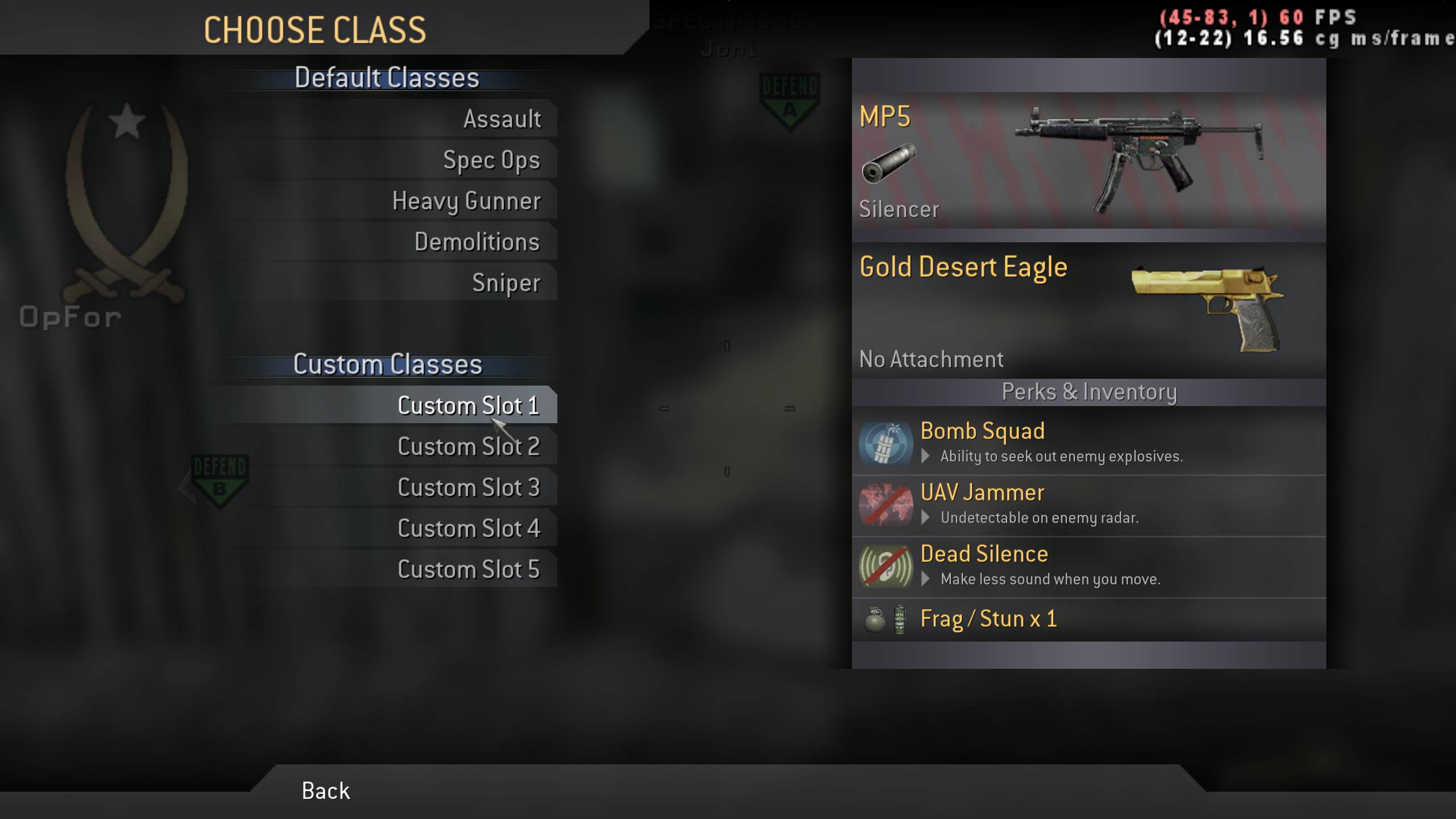Choose Custom Slot 5
The image size is (1456, 819).
pos(468,570)
